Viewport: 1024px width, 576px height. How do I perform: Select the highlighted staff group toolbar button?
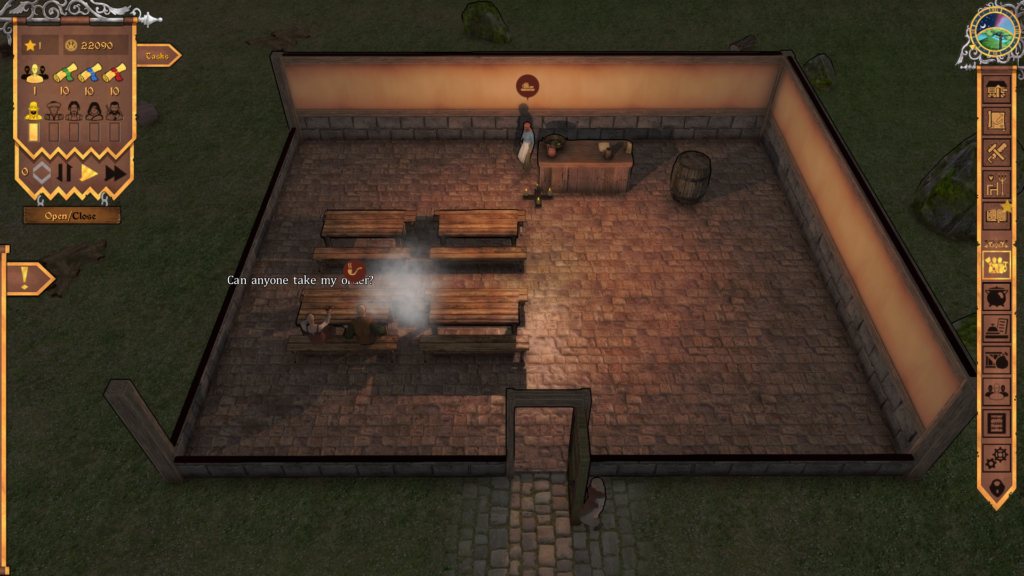[x=996, y=265]
